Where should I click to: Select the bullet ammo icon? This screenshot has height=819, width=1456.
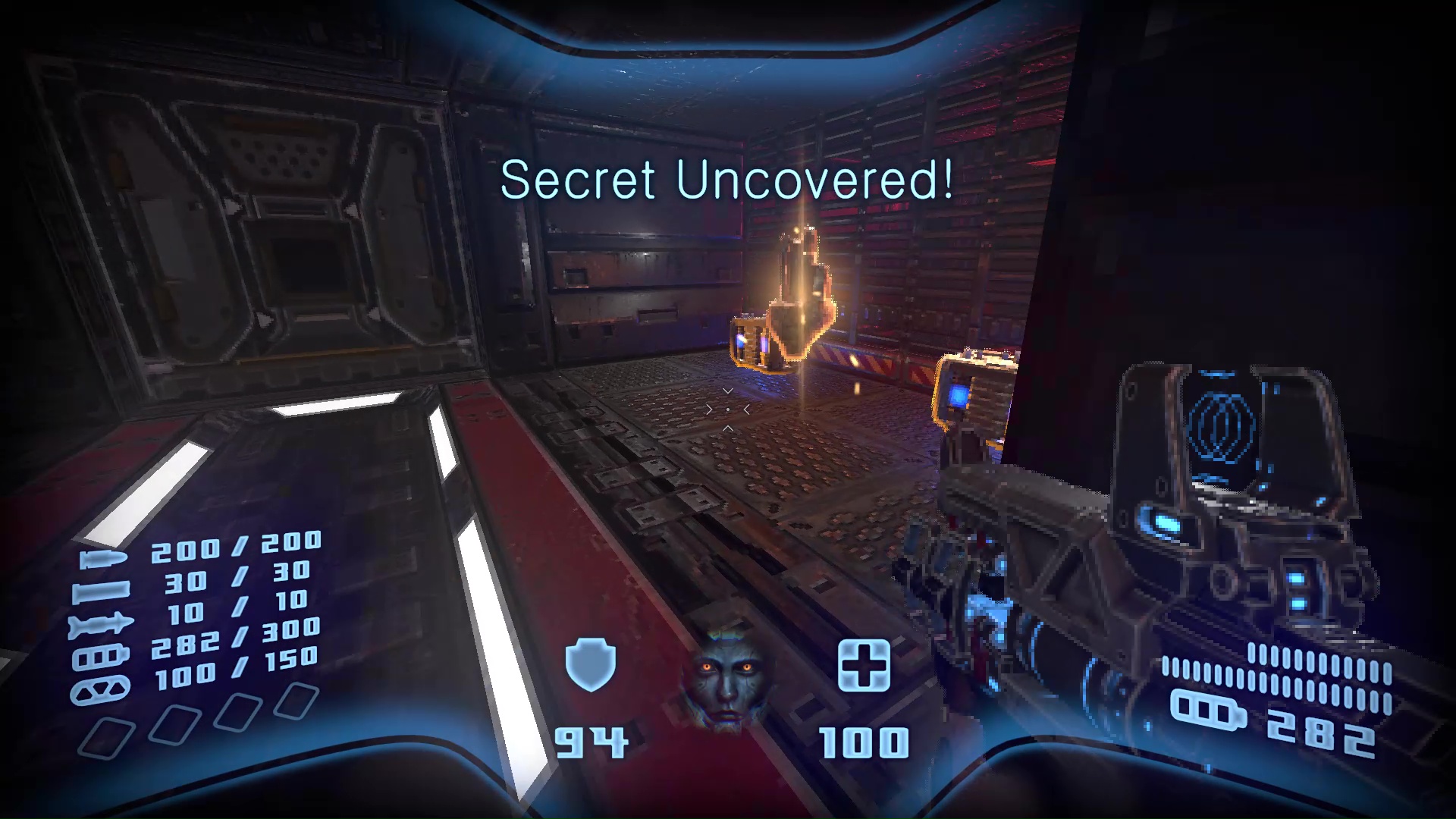click(x=103, y=558)
